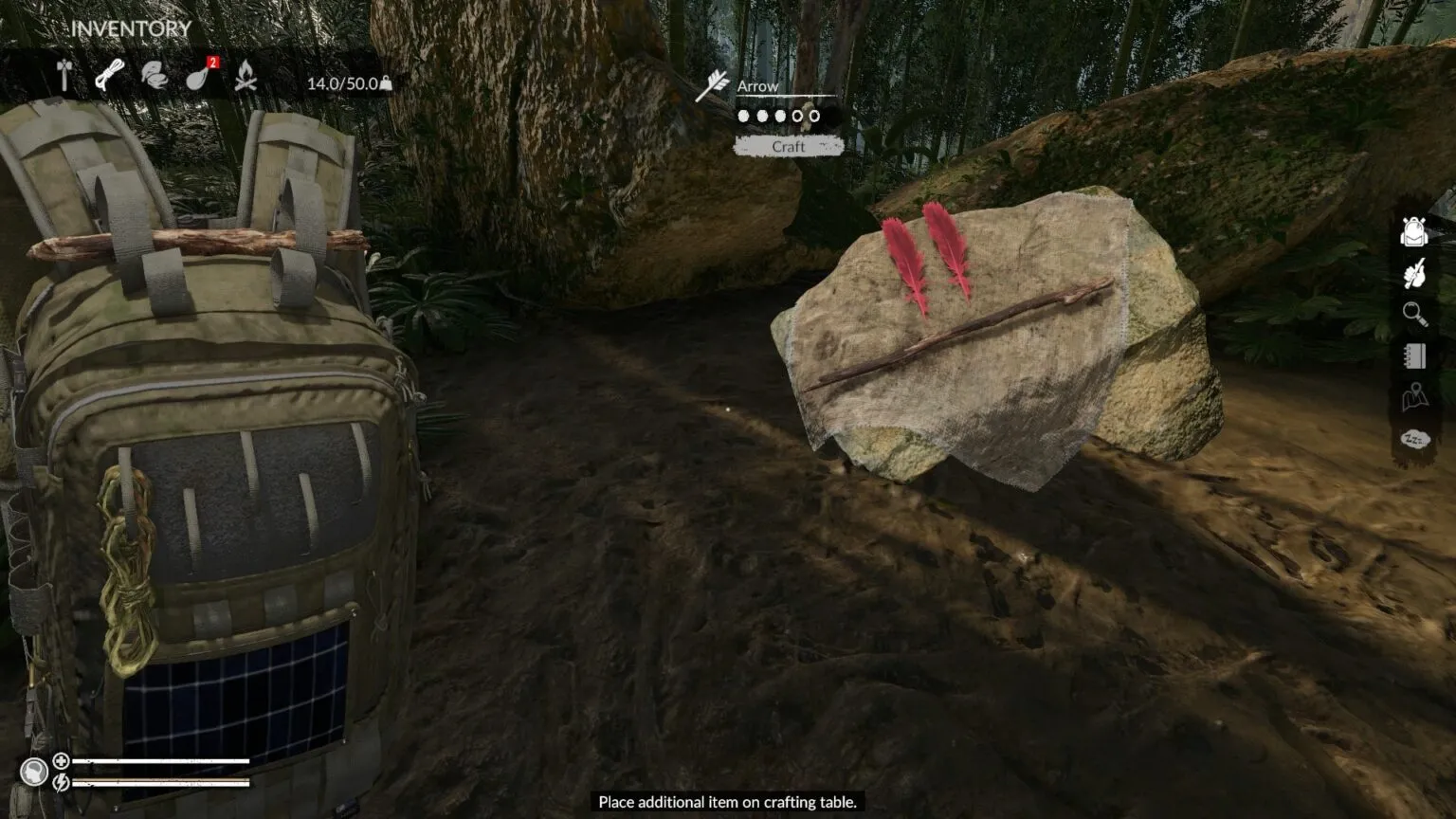The width and height of the screenshot is (1456, 819).
Task: Show the leaves pocket of the backpack
Action: pos(154,75)
